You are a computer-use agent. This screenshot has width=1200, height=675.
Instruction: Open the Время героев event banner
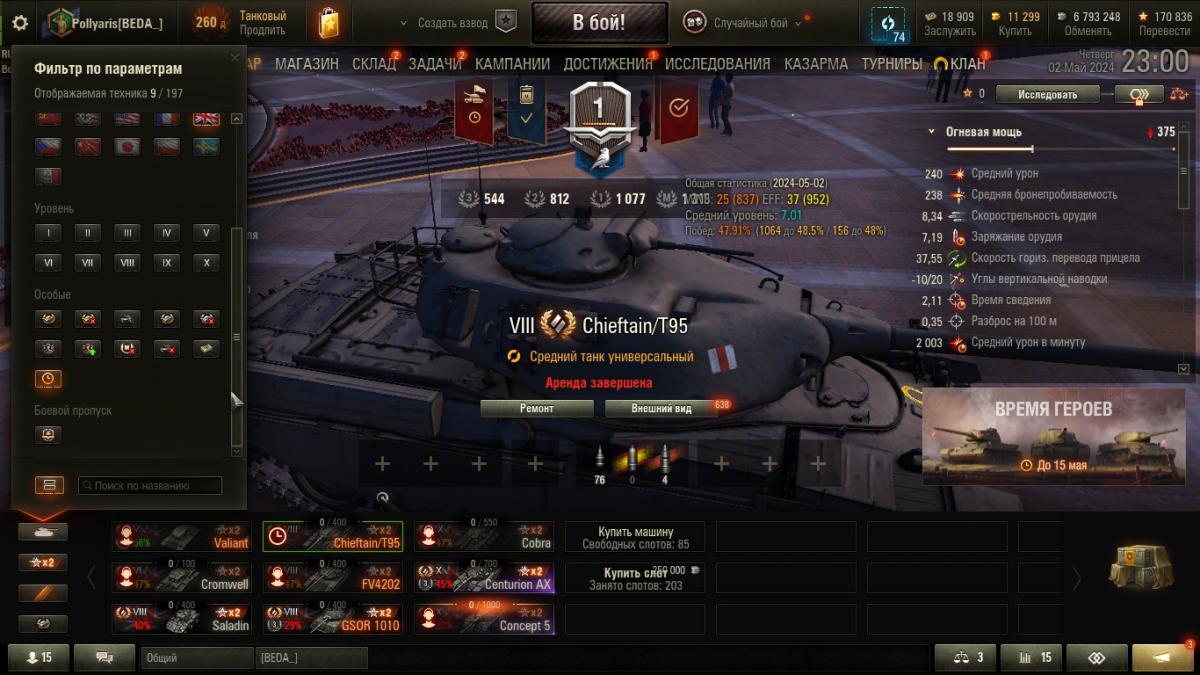click(1051, 436)
